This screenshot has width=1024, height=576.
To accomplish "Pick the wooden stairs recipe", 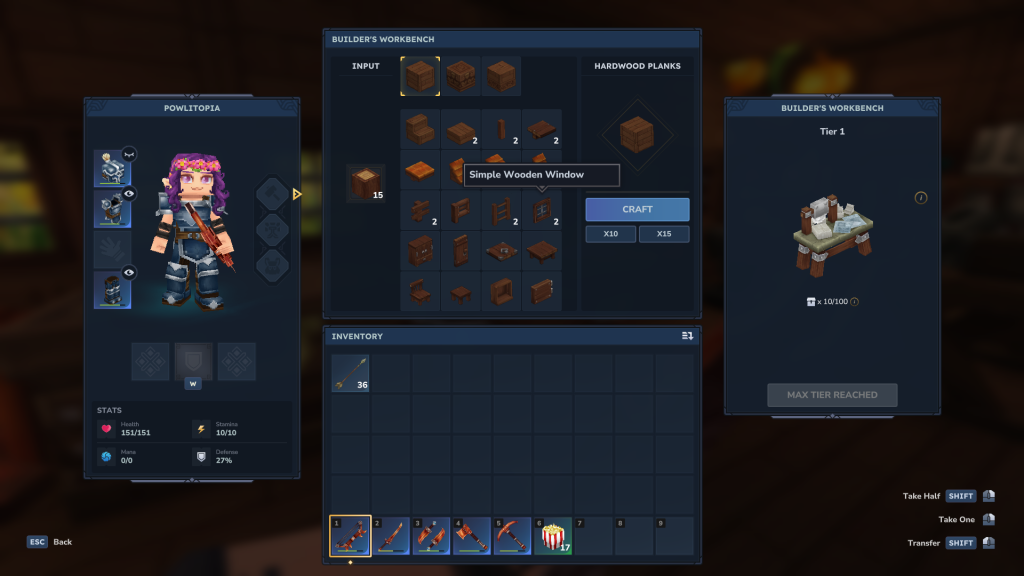I will point(421,128).
